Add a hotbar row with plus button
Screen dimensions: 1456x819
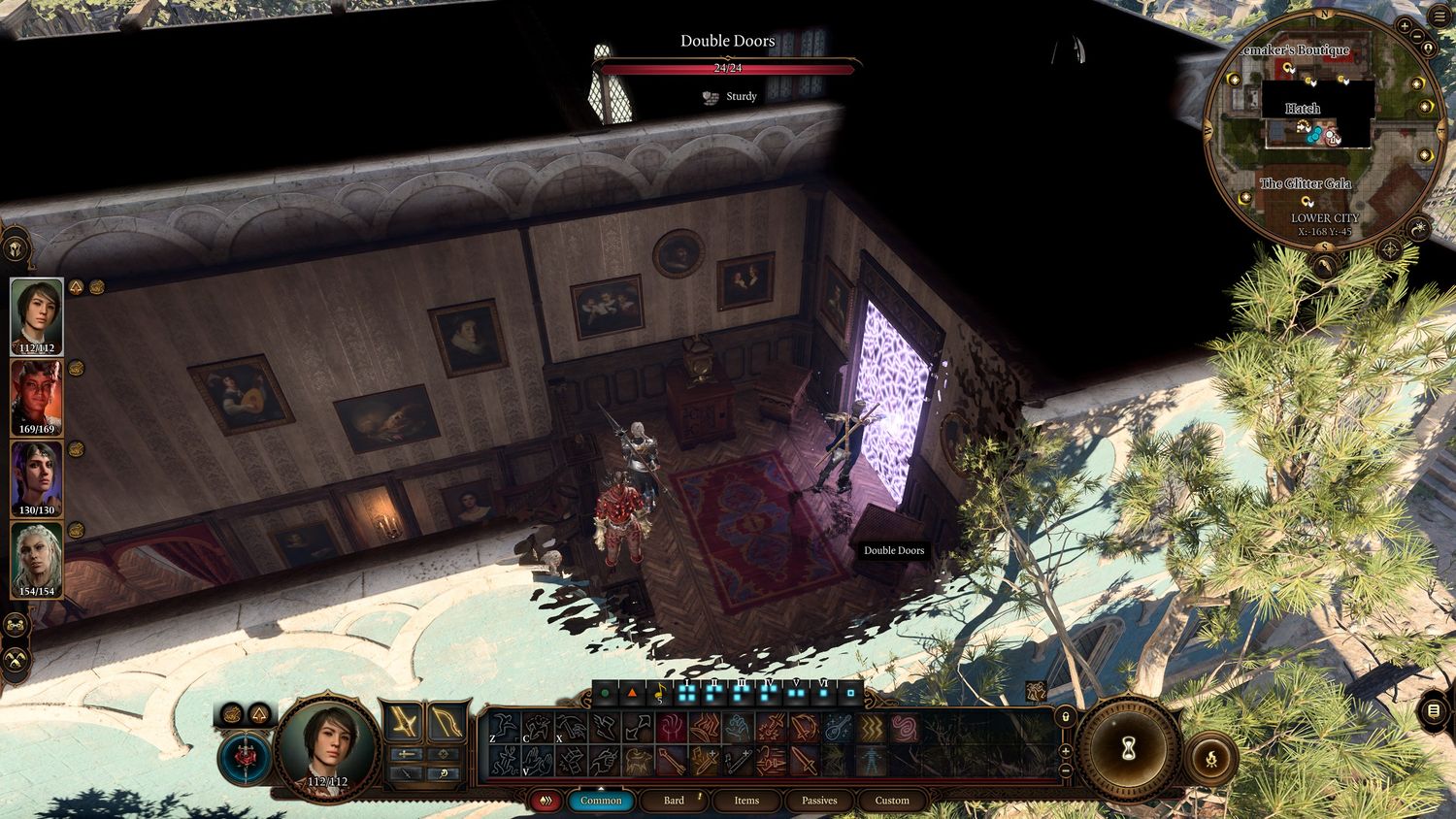pyautogui.click(x=1066, y=751)
